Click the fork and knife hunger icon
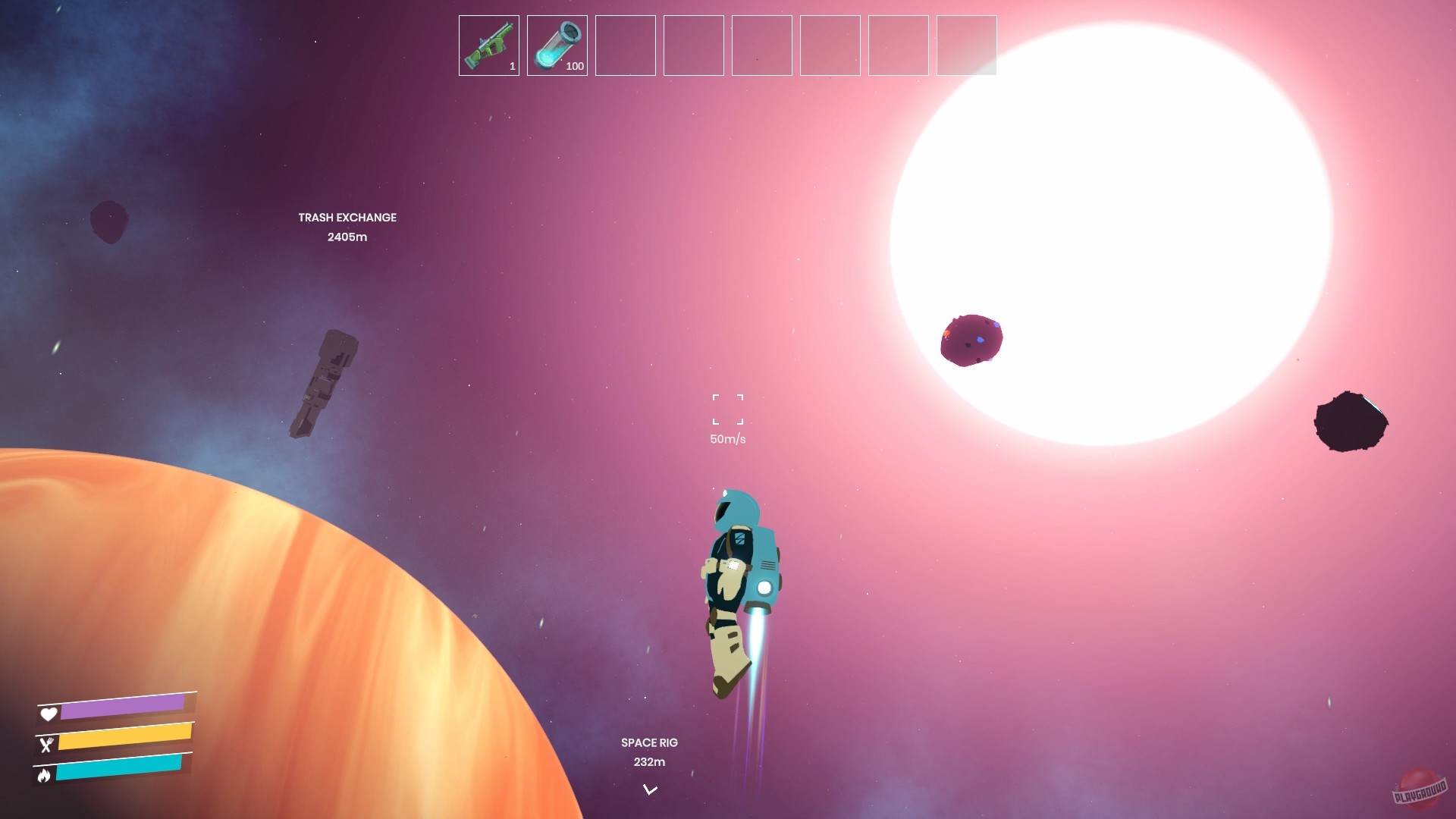Image resolution: width=1456 pixels, height=819 pixels. (49, 745)
